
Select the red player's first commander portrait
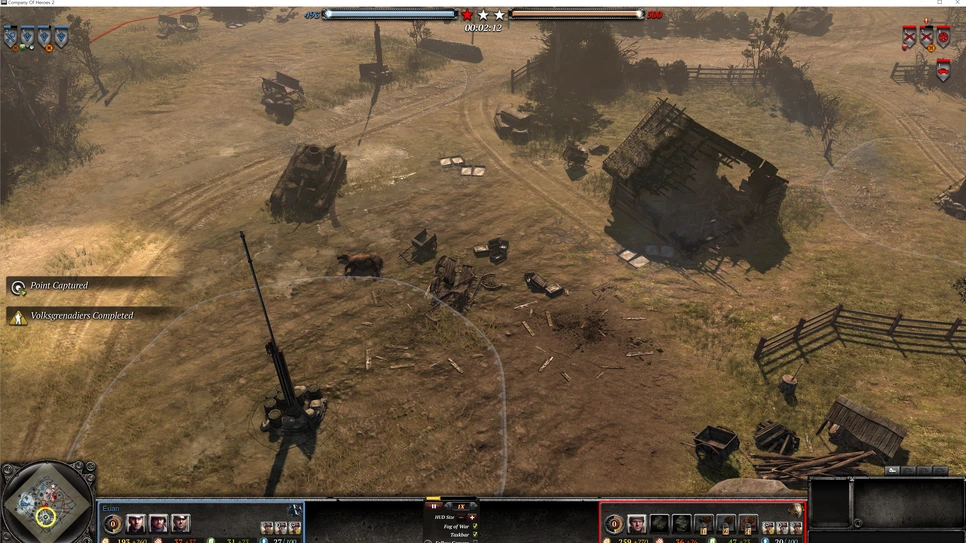(636, 524)
